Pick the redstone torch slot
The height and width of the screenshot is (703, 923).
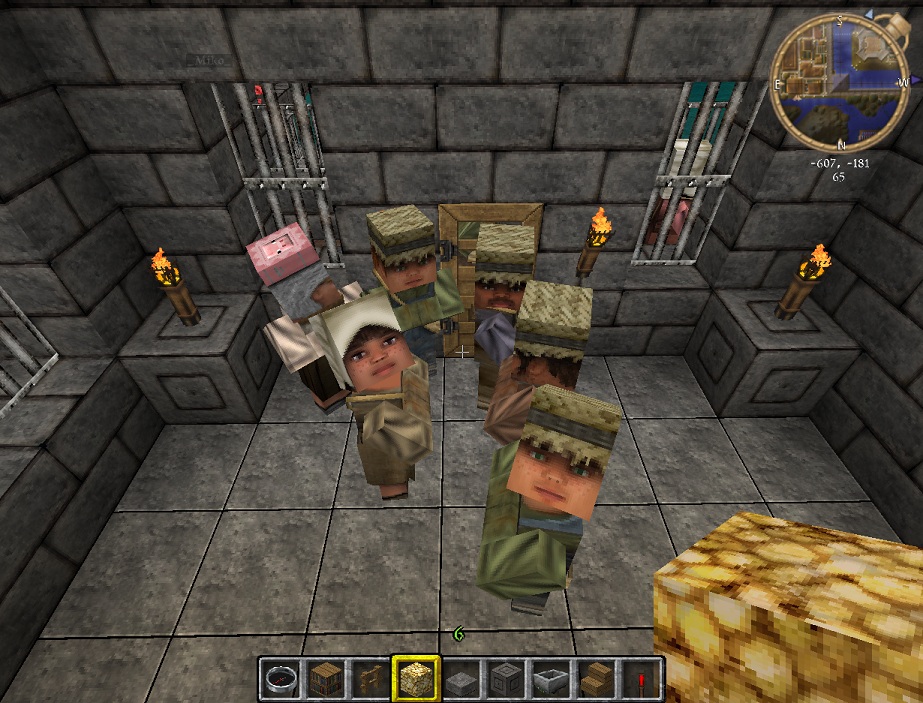[640, 679]
